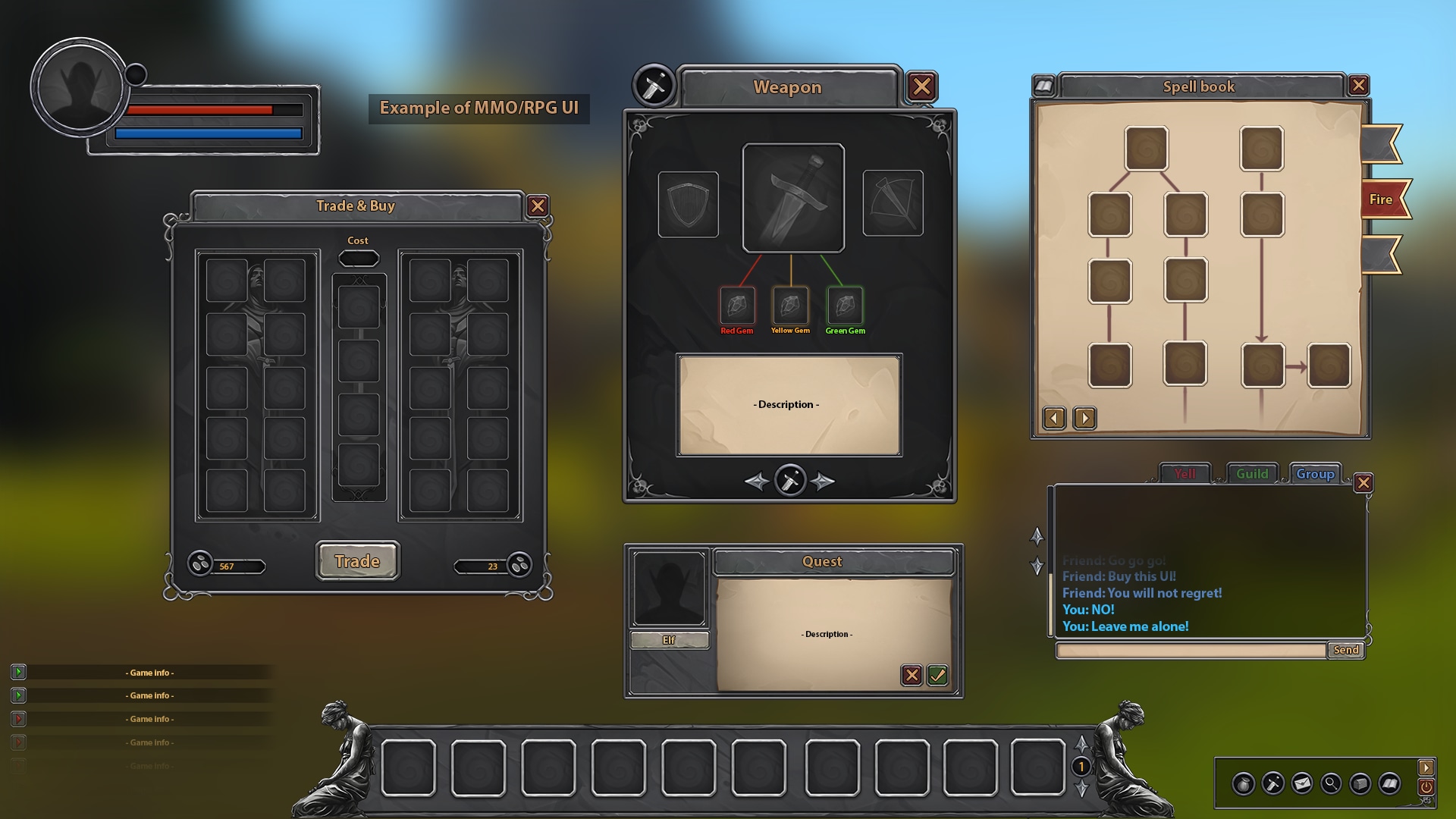Switch to the Guild chat tab
Image resolution: width=1456 pixels, height=819 pixels.
[x=1252, y=473]
